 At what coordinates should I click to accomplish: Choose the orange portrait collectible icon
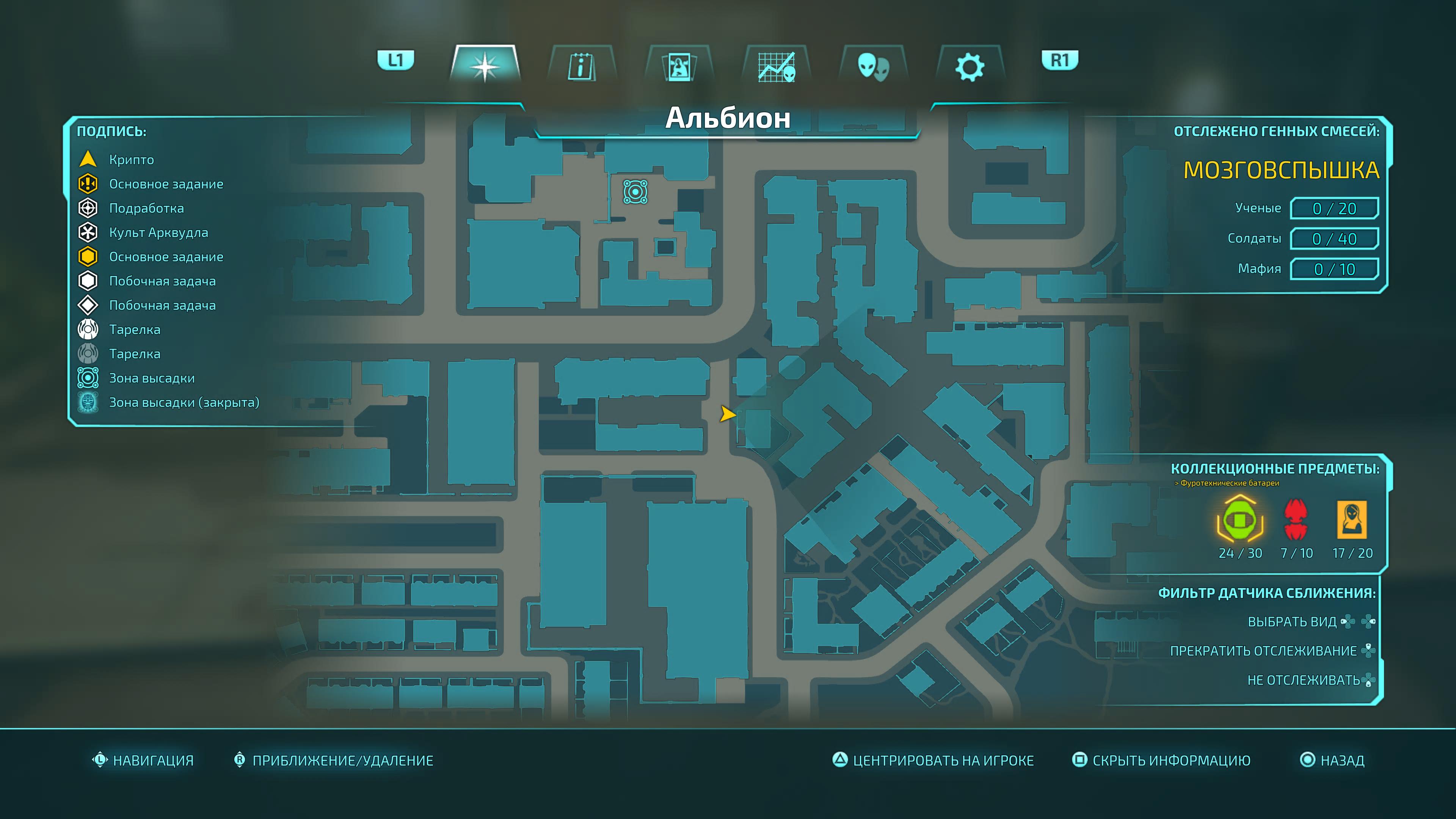[1351, 519]
